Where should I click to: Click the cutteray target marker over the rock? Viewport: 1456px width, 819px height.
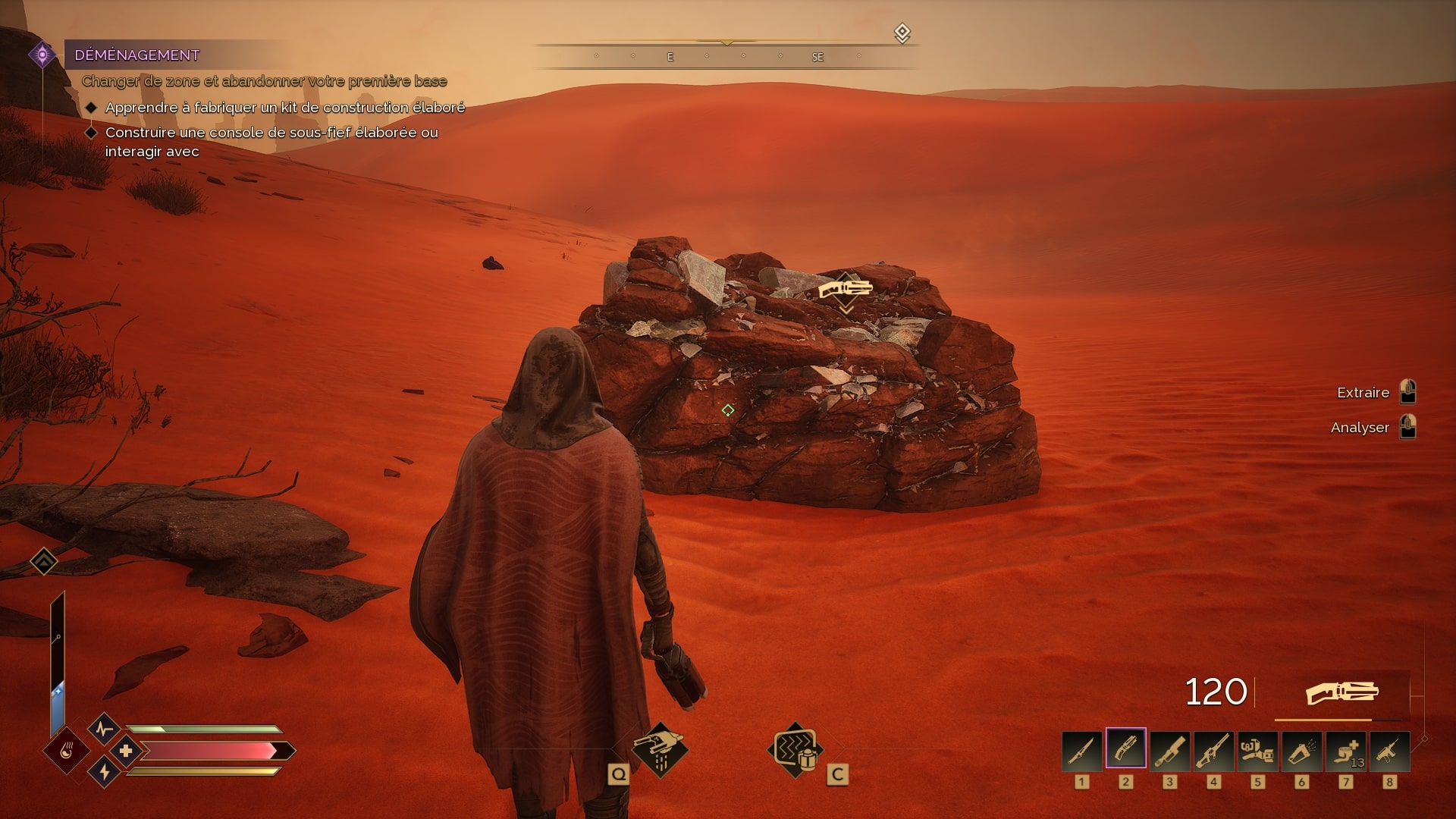(x=846, y=289)
